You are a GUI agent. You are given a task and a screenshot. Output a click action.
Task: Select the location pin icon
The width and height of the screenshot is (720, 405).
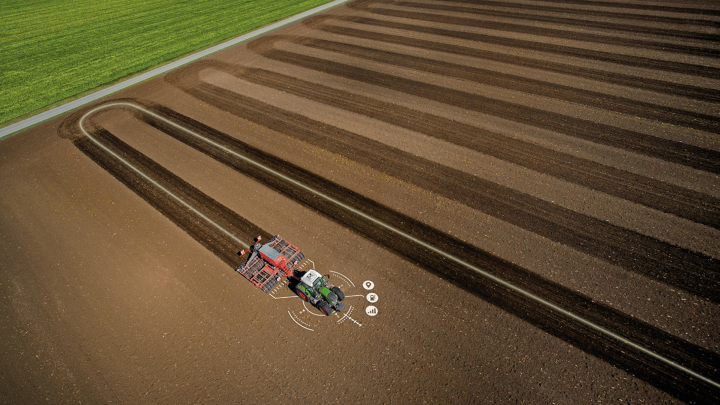point(368,285)
